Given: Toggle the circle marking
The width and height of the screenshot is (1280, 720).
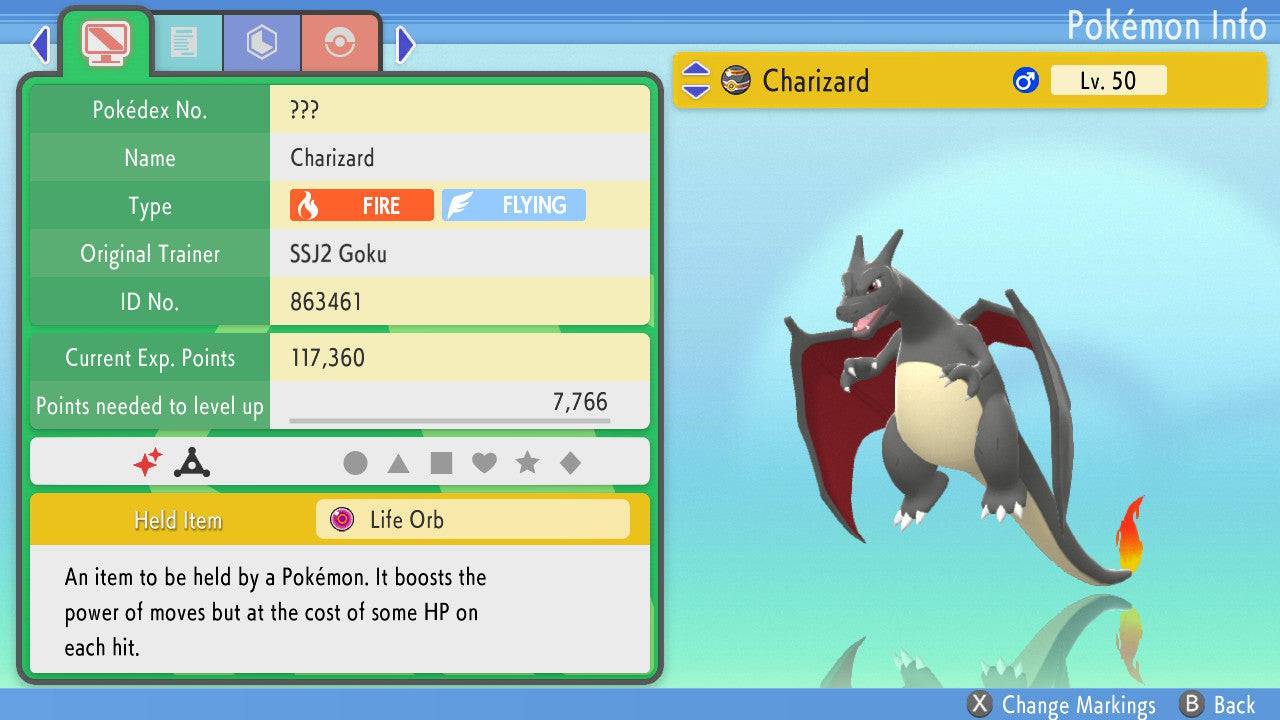Looking at the screenshot, I should [x=355, y=463].
